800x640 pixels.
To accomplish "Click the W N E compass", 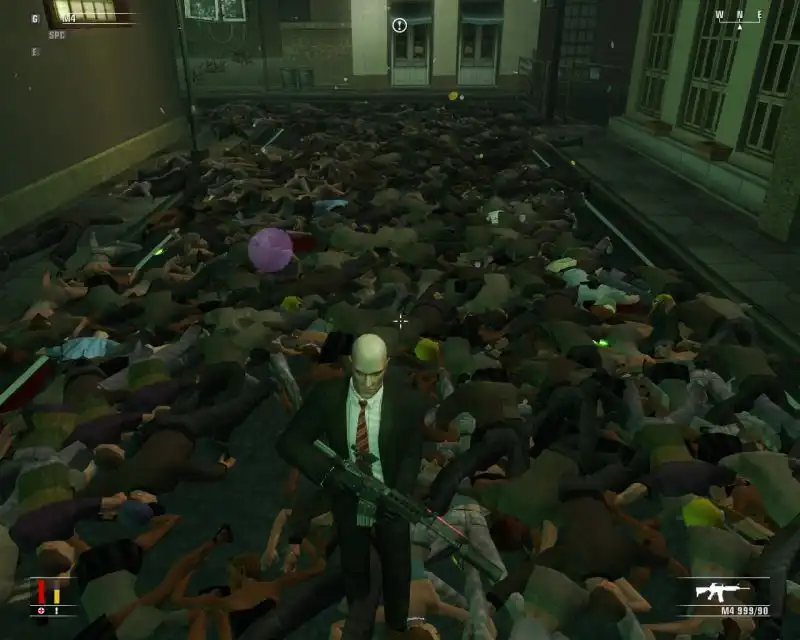I will (x=739, y=15).
